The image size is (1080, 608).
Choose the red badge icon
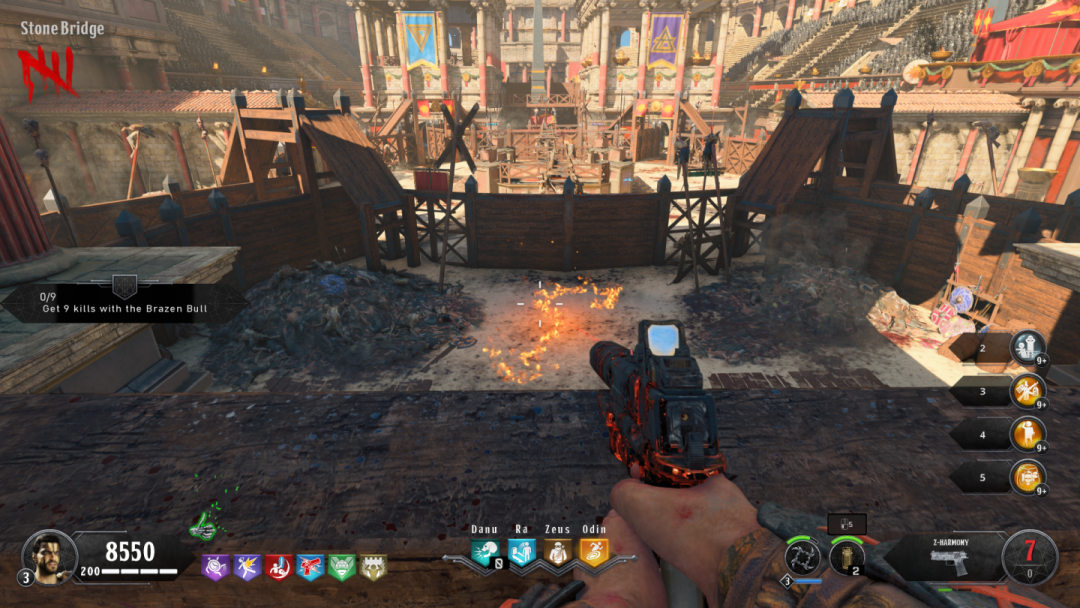[278, 568]
